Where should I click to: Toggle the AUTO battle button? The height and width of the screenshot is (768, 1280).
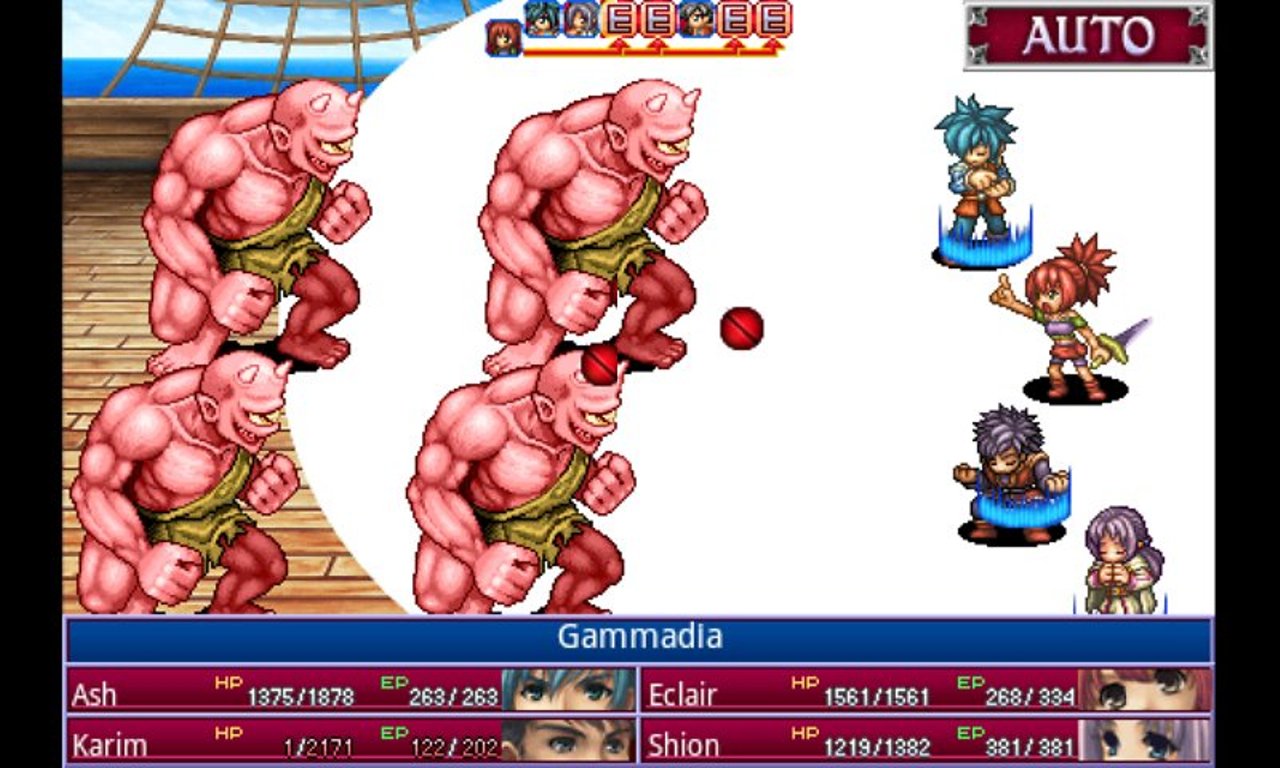1088,36
